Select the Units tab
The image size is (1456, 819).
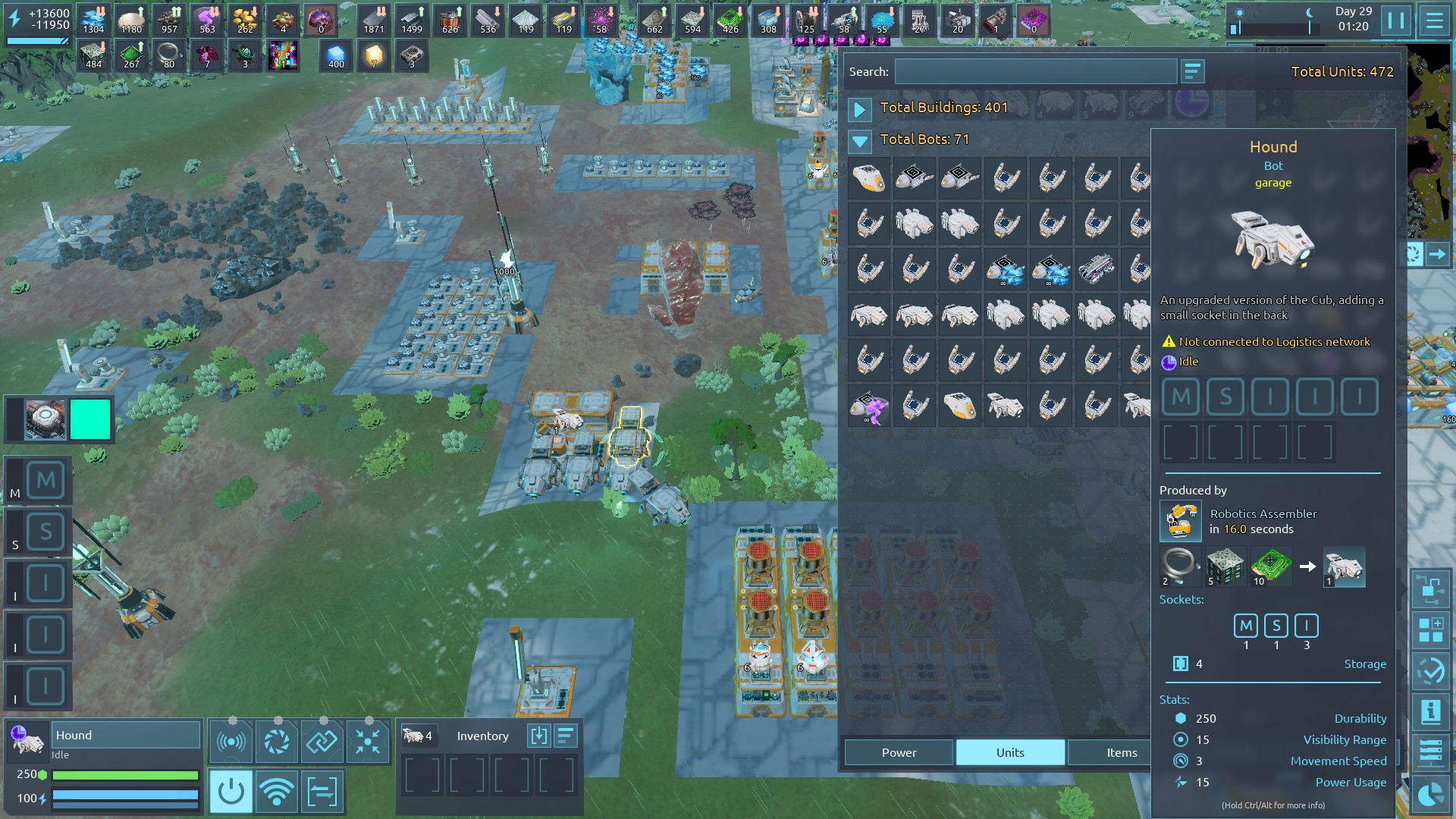[x=1010, y=752]
